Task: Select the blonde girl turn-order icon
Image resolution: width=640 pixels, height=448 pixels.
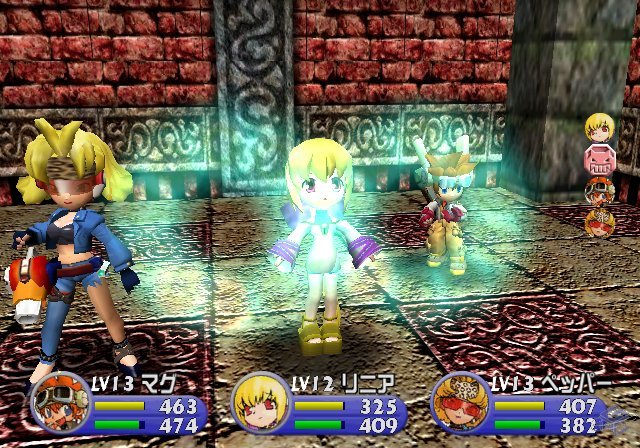Action: (600, 127)
